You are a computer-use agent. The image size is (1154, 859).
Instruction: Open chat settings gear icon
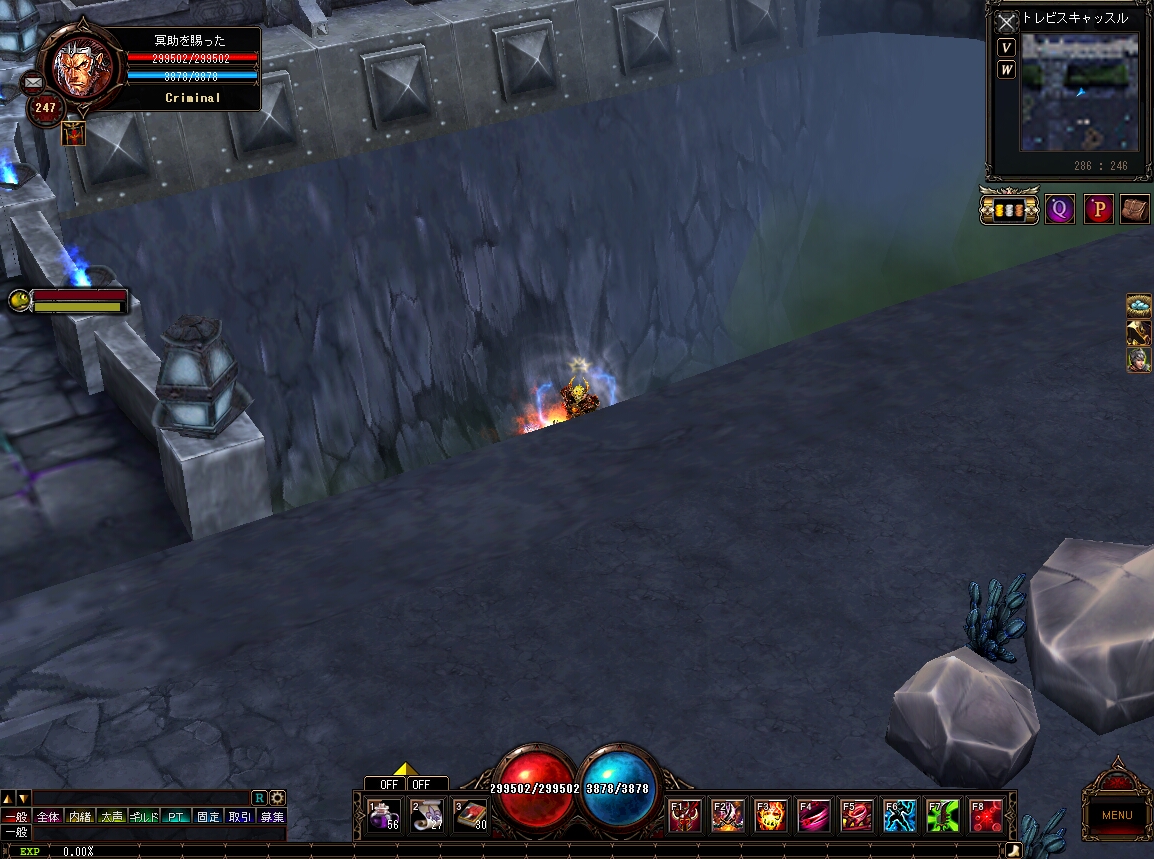(277, 798)
